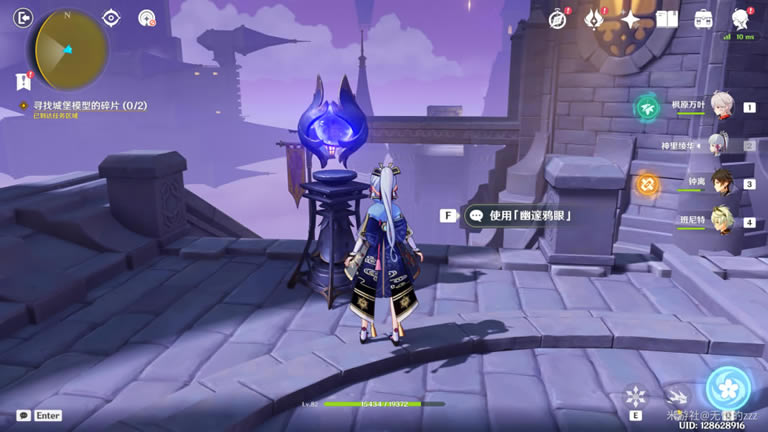Open the battle pass emblem icon

[x=594, y=18]
